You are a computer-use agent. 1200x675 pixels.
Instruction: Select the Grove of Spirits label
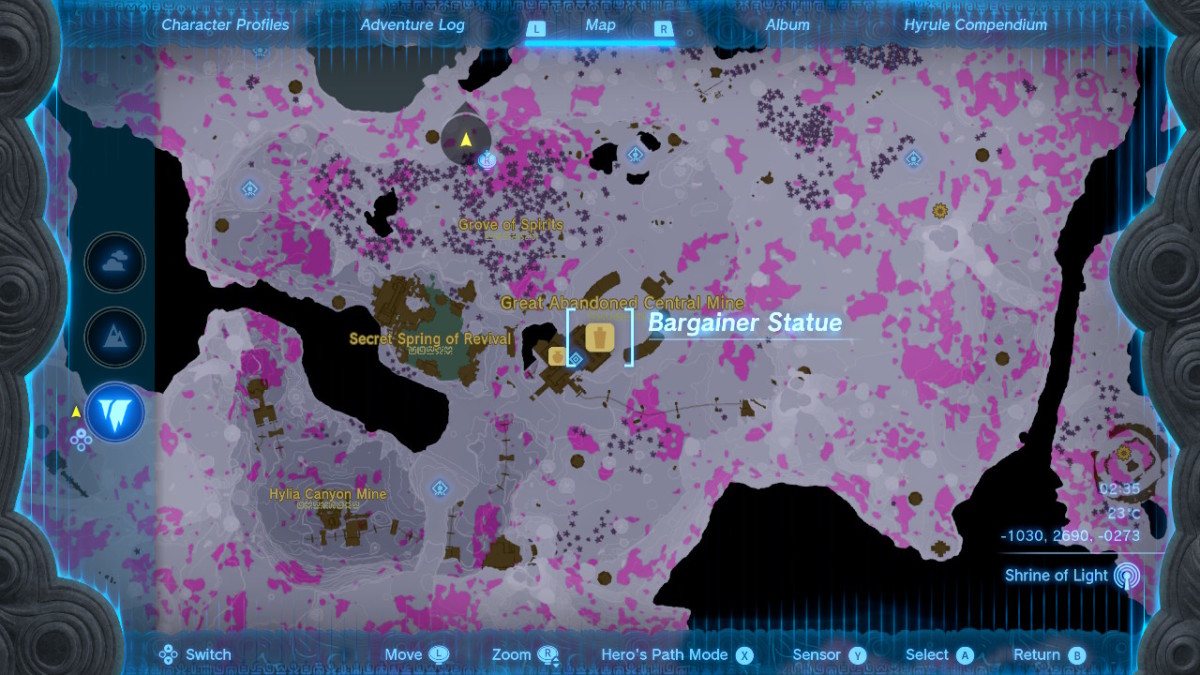tap(511, 225)
